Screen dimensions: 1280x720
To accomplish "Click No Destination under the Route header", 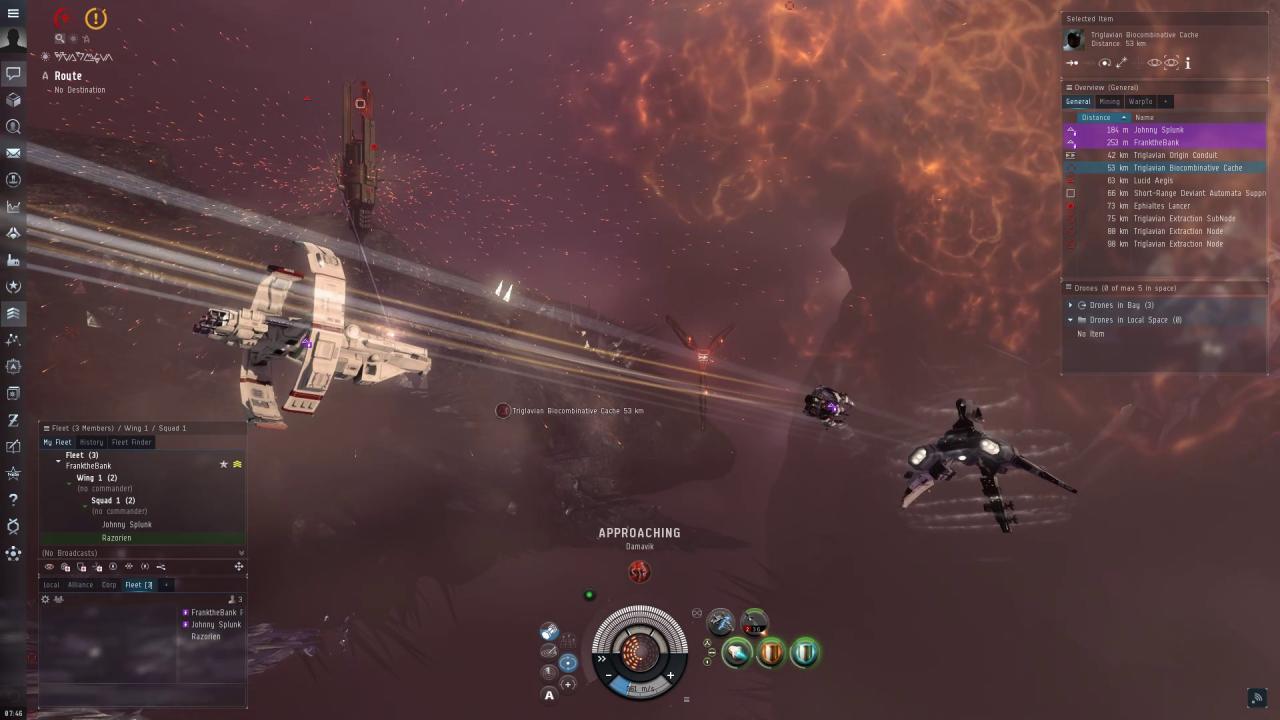I will 80,90.
